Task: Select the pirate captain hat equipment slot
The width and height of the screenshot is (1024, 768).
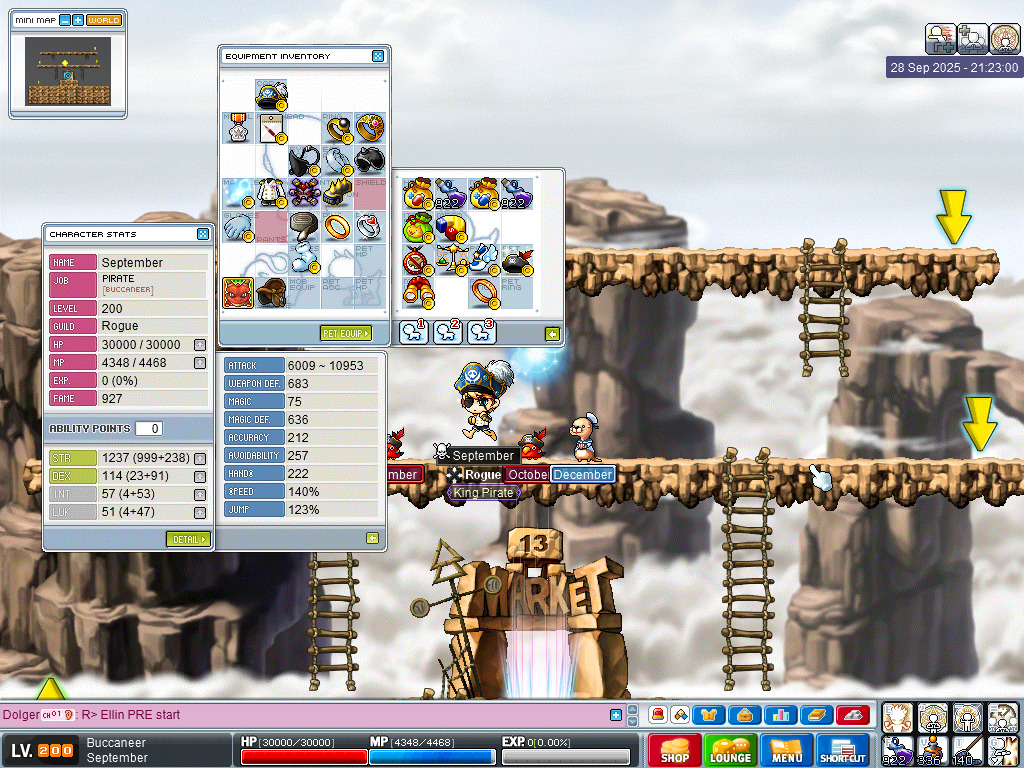Action: (271, 96)
